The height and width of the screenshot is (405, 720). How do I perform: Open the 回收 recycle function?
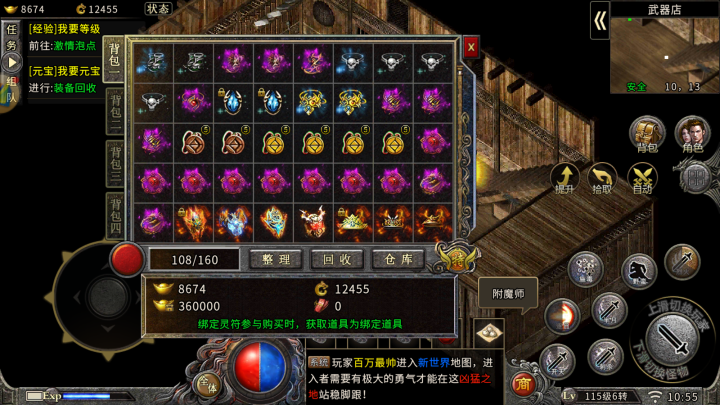[336, 258]
